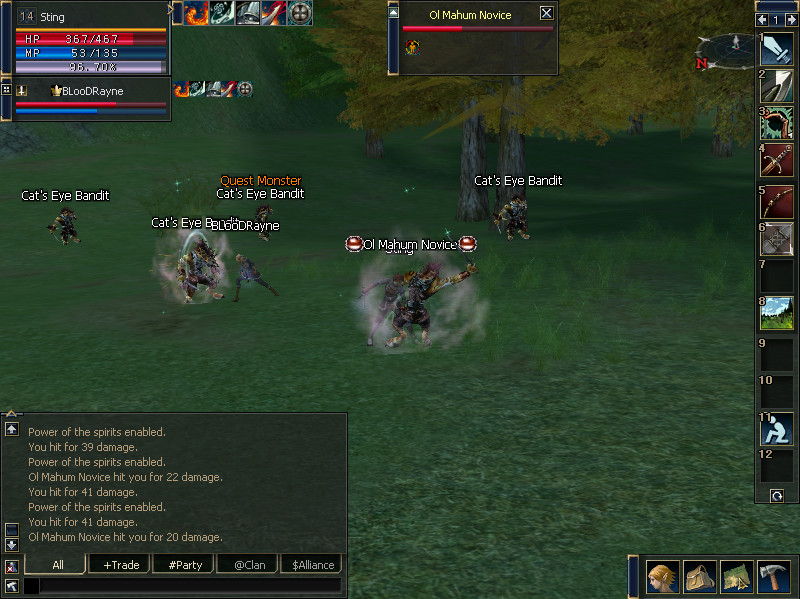The image size is (800, 599).
Task: Go to the next shortcut bar page
Action: (791, 19)
